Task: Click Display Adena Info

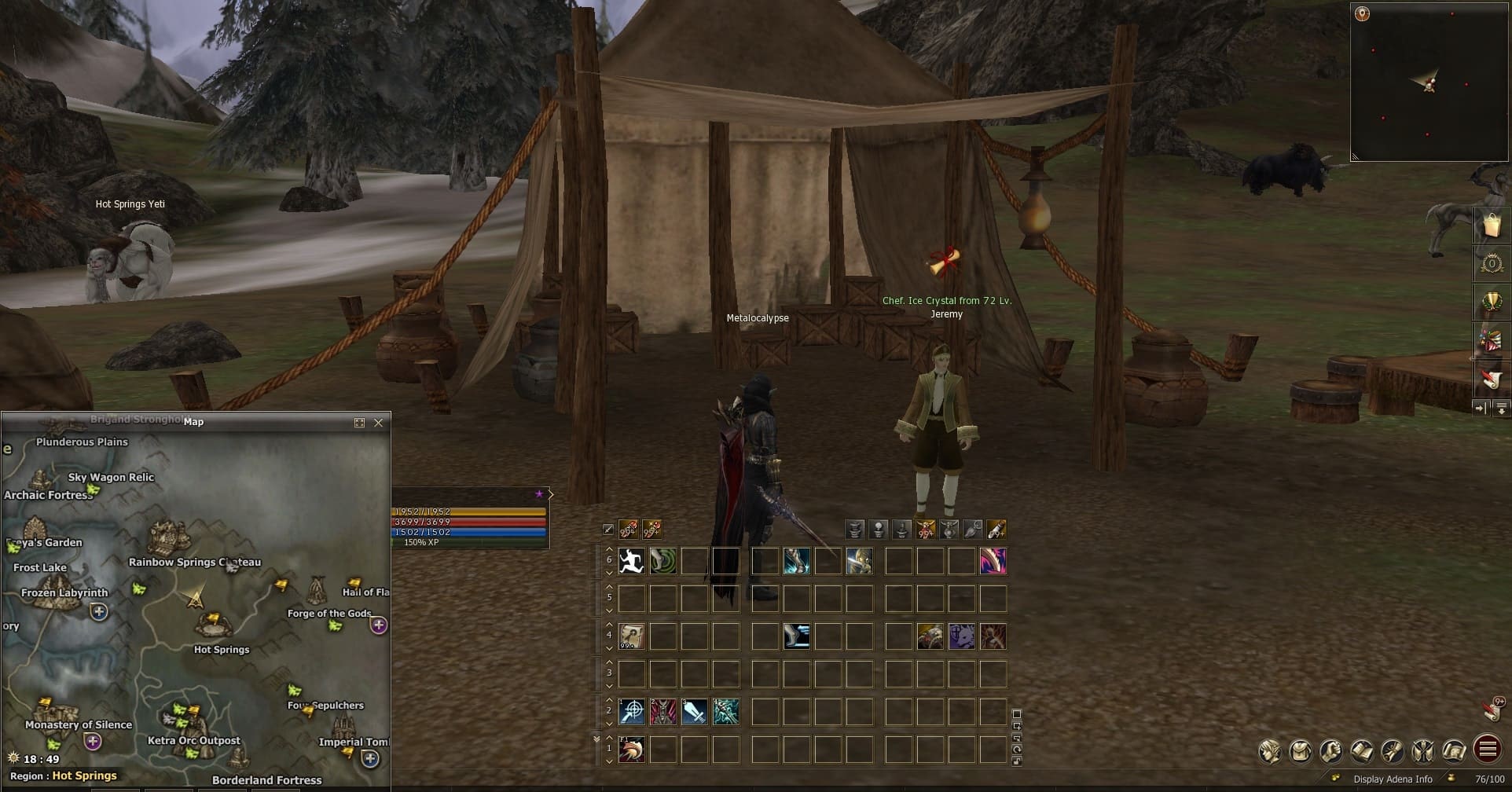Action: click(x=1393, y=779)
